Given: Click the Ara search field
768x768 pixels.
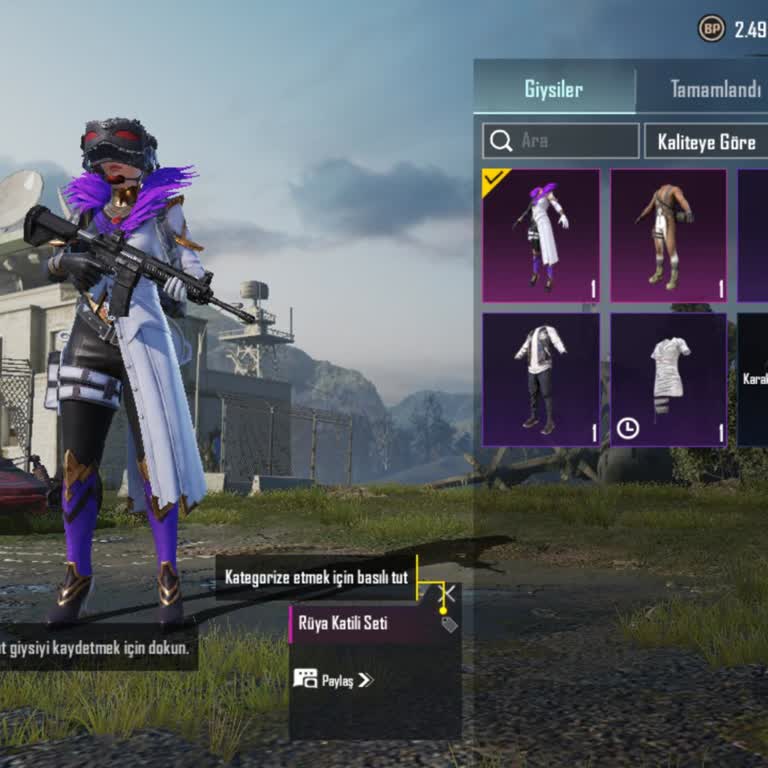Looking at the screenshot, I should [561, 141].
